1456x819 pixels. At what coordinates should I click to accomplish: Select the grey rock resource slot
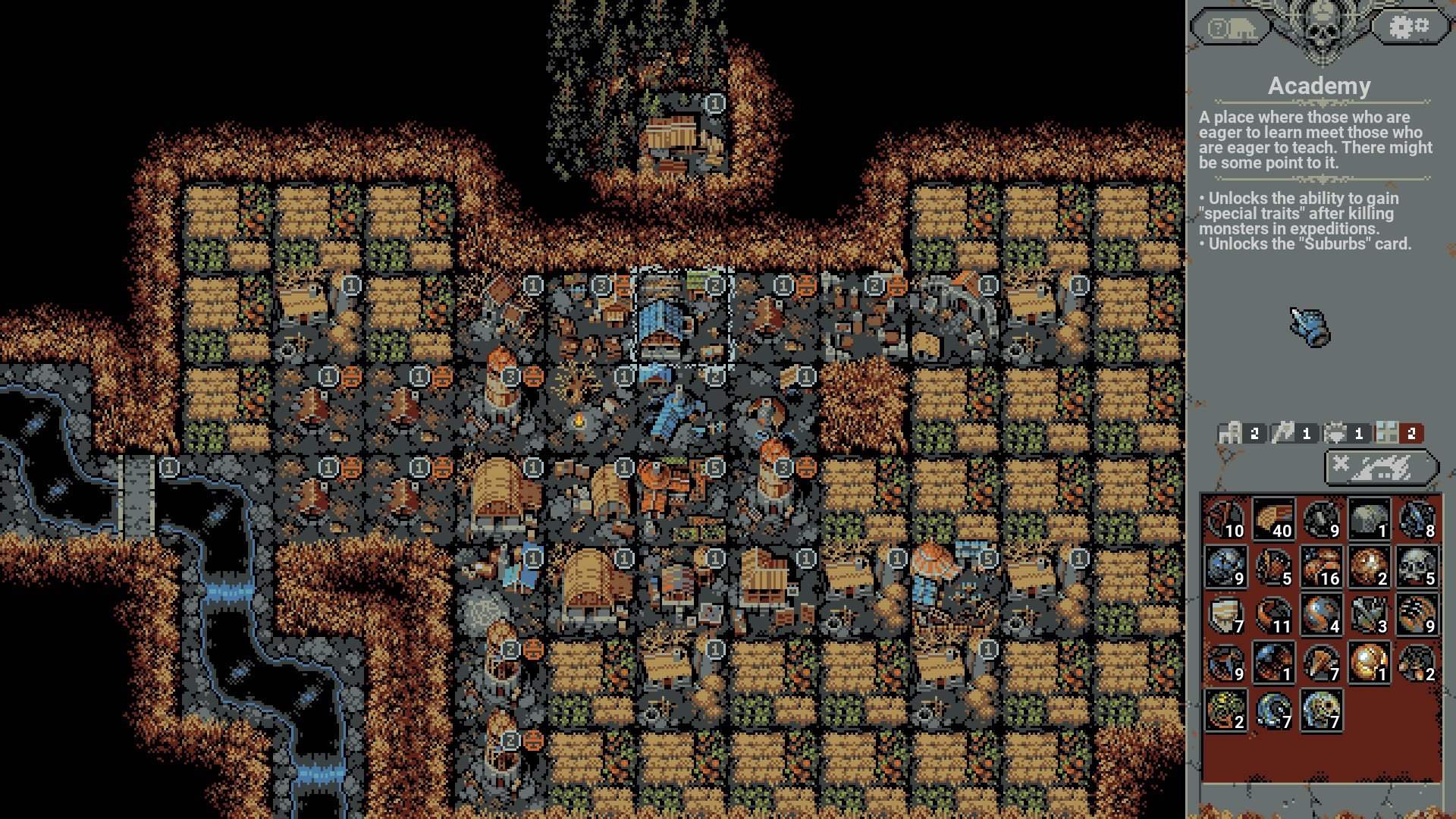click(x=1369, y=519)
